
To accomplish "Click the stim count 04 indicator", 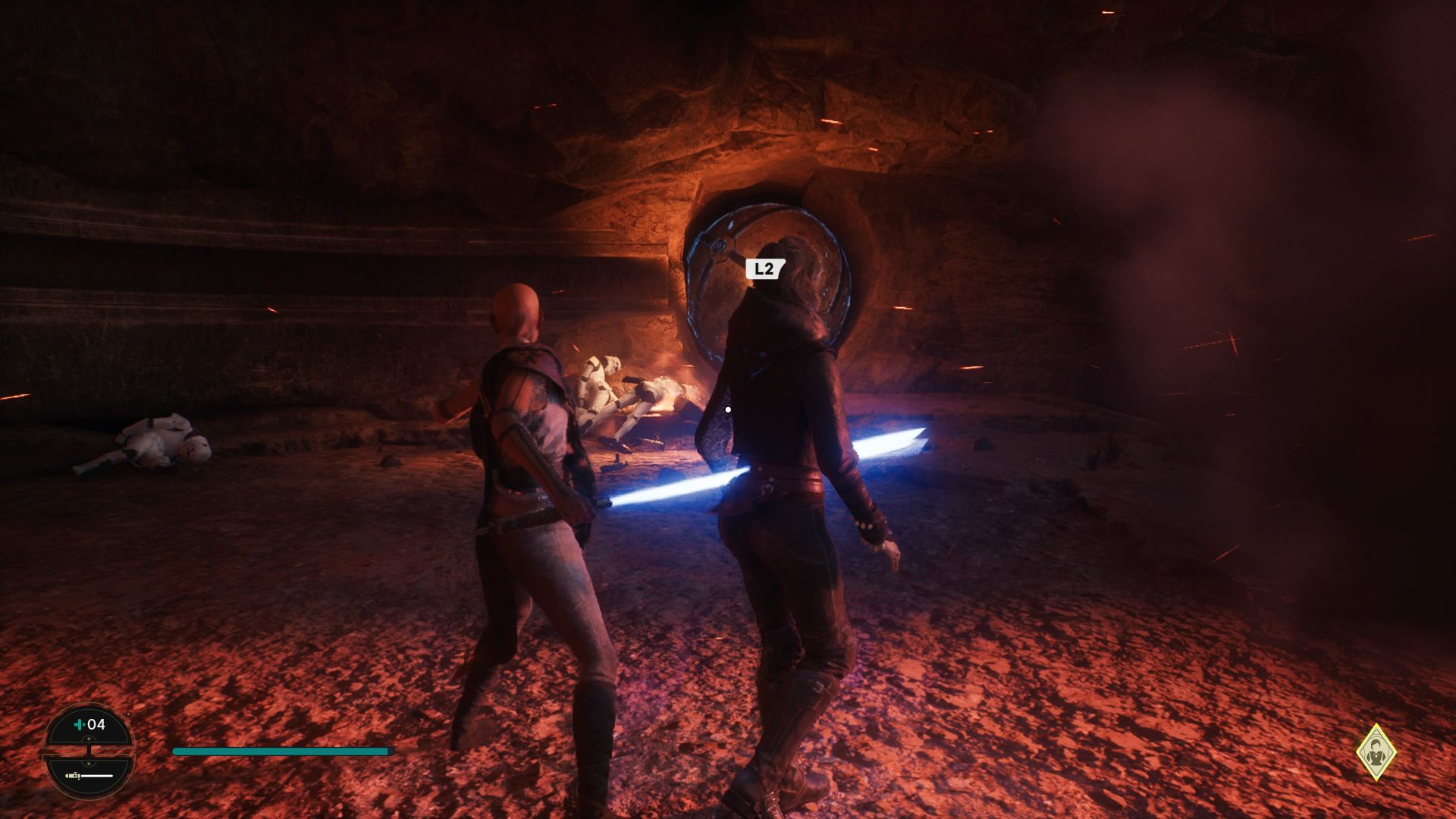I will coord(96,723).
